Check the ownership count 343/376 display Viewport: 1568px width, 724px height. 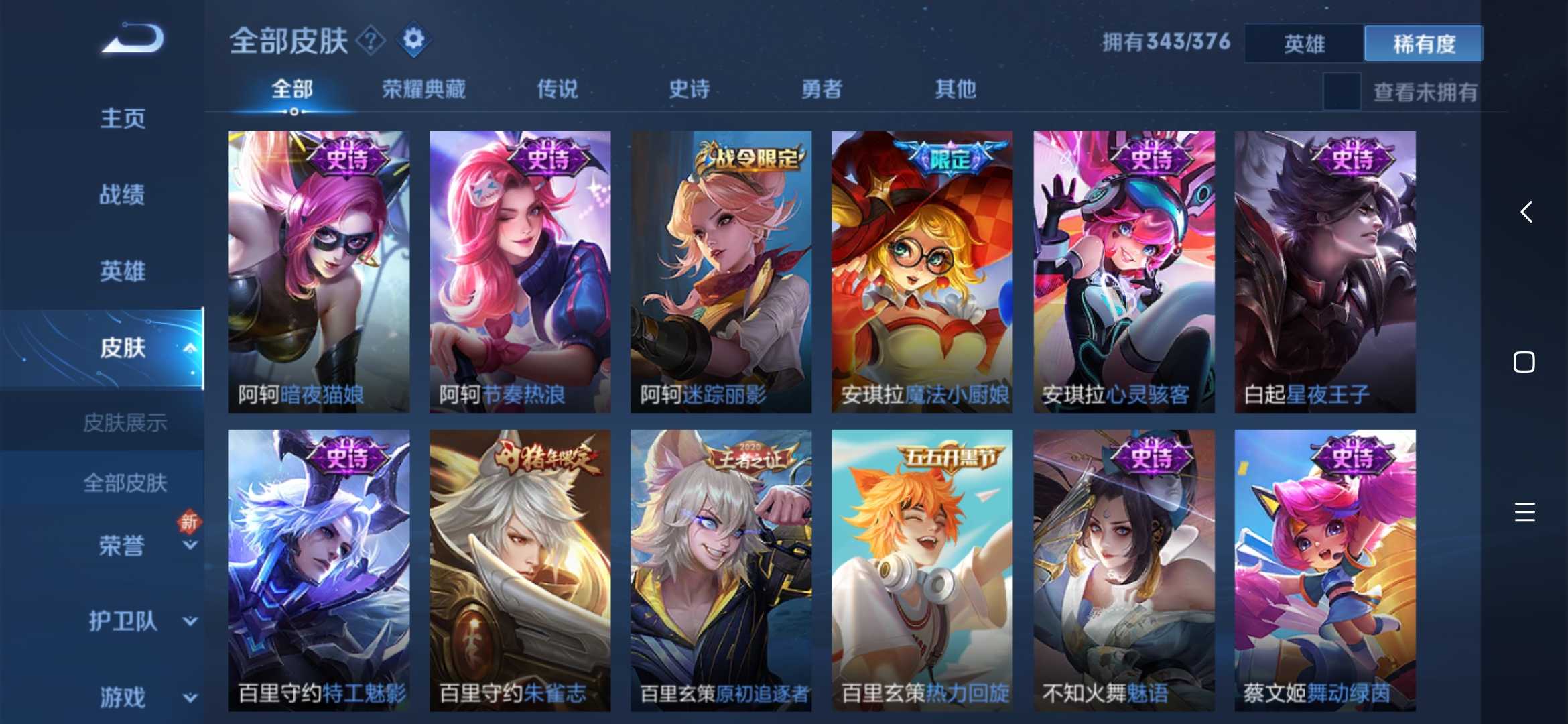[1166, 42]
